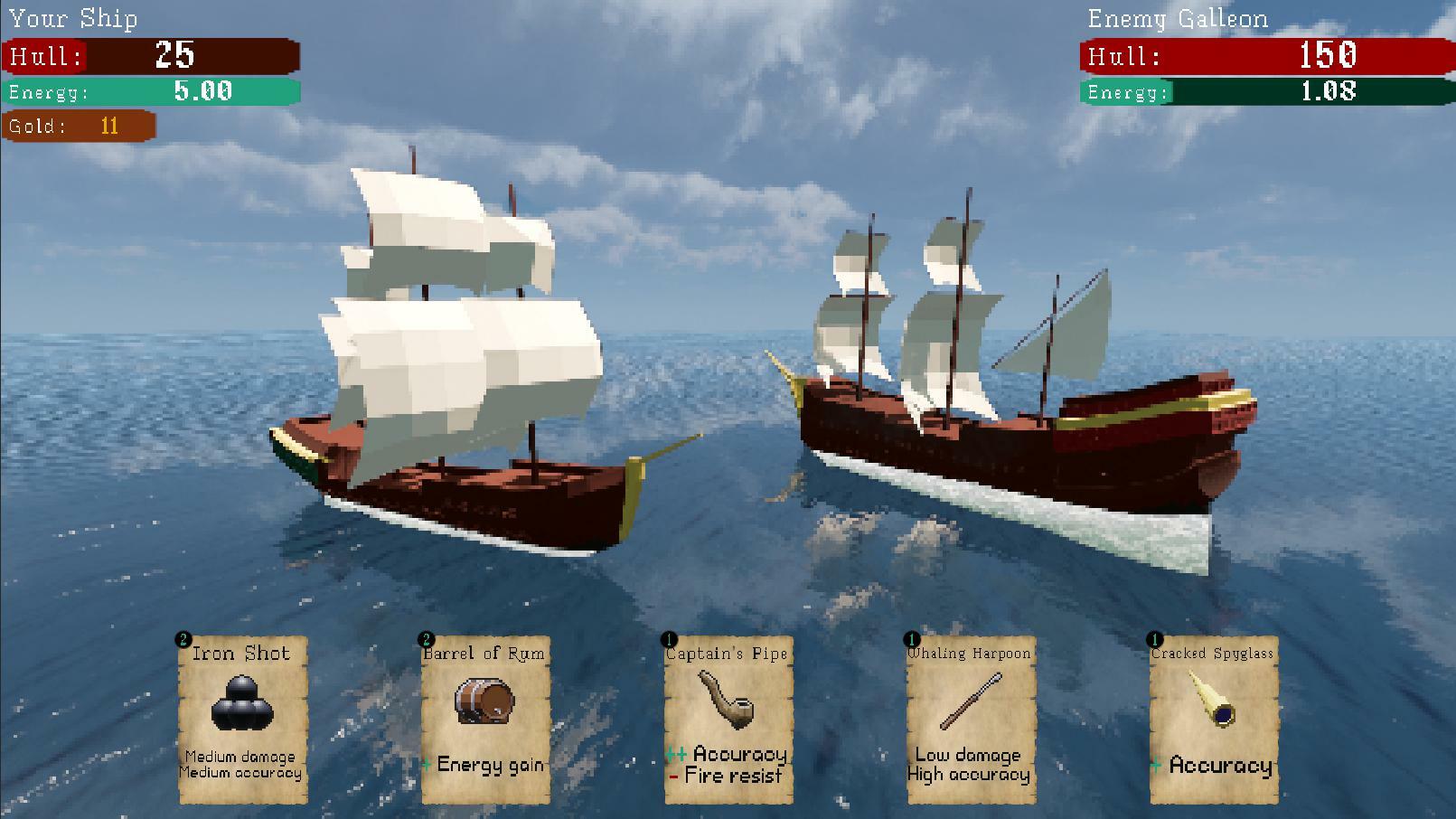
Task: Click the quantity badge on Barrel of Rum
Action: click(x=426, y=639)
